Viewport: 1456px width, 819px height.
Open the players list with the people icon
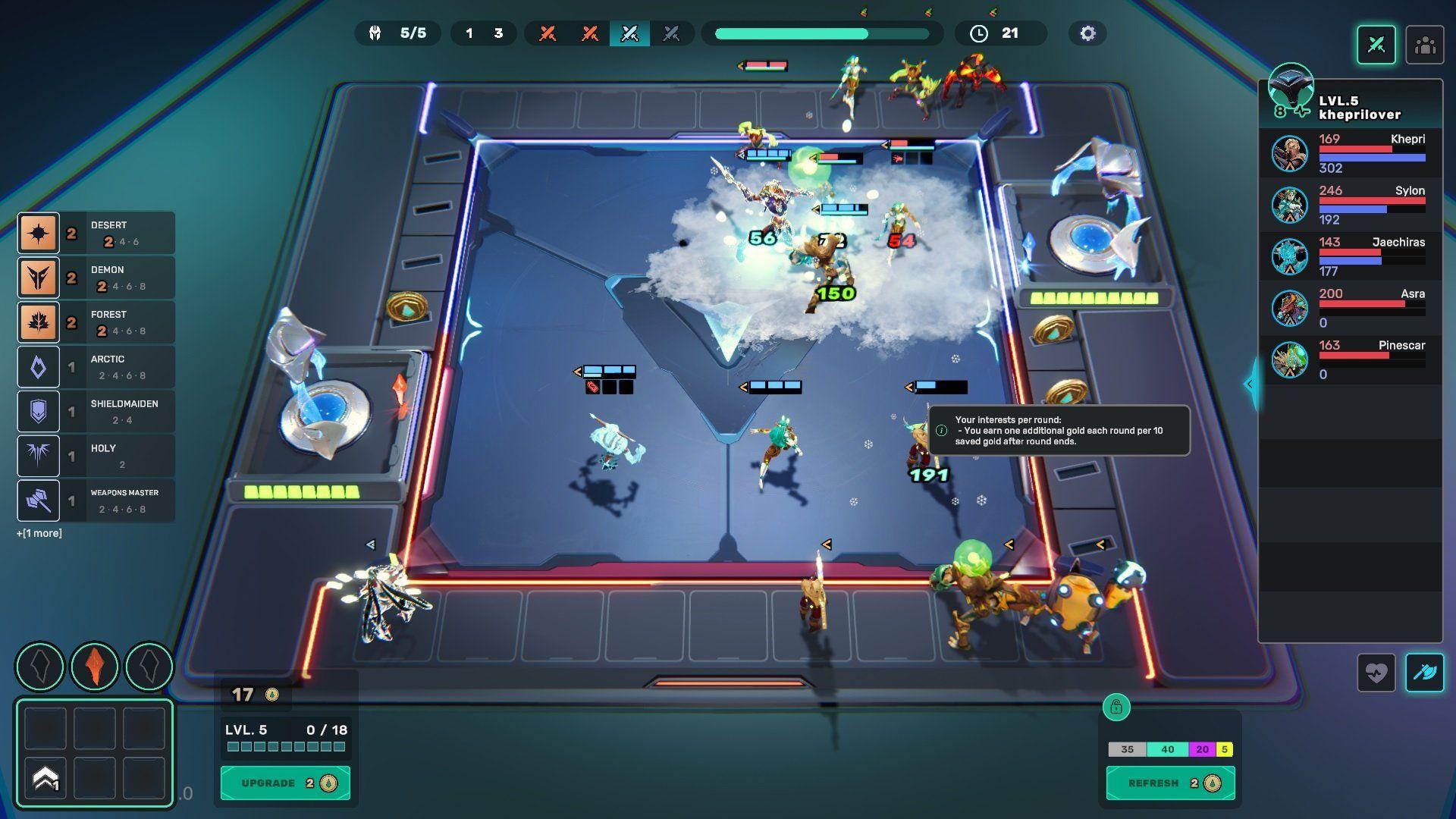(x=1425, y=45)
